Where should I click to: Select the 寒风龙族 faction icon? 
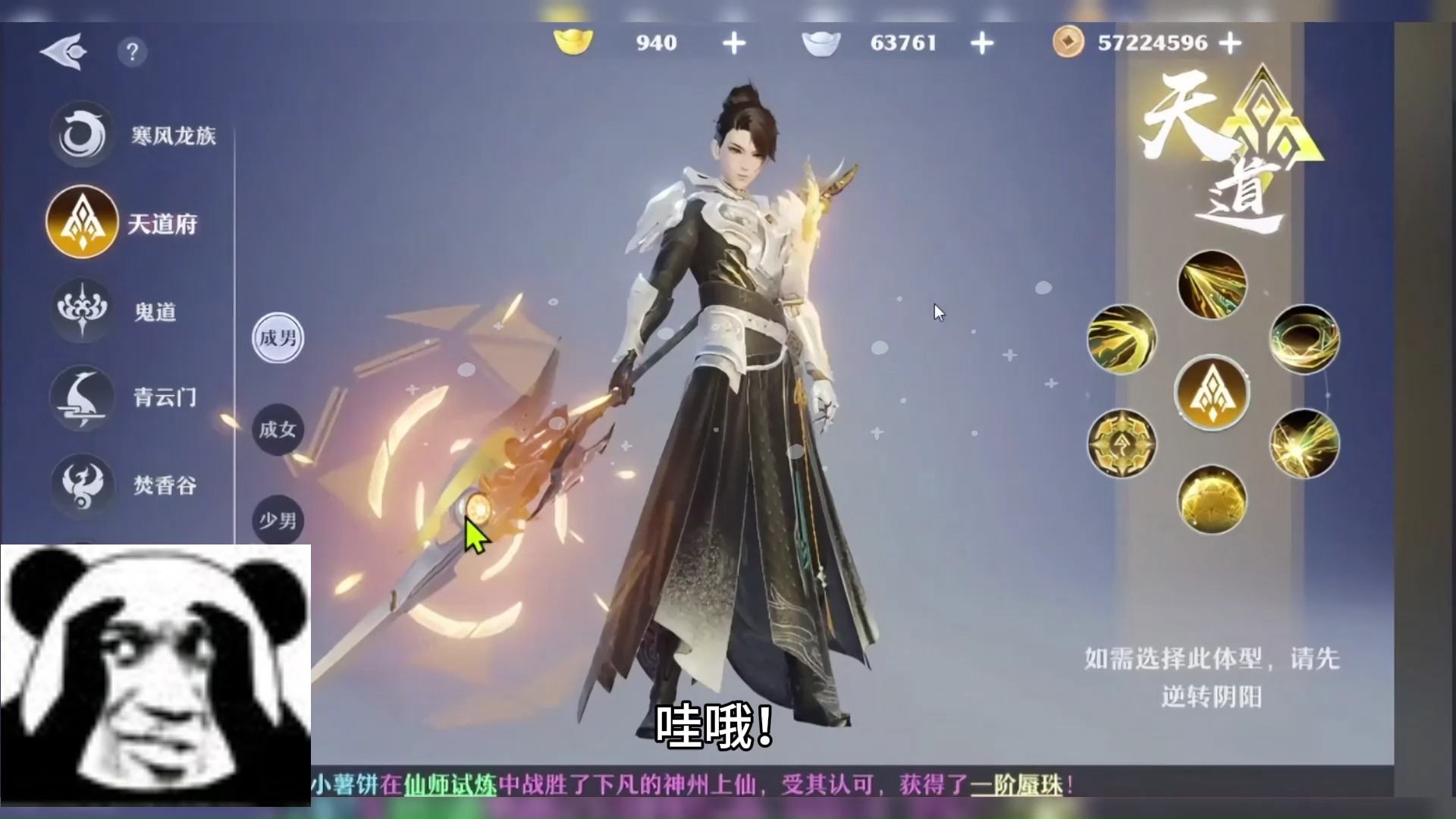(x=82, y=133)
